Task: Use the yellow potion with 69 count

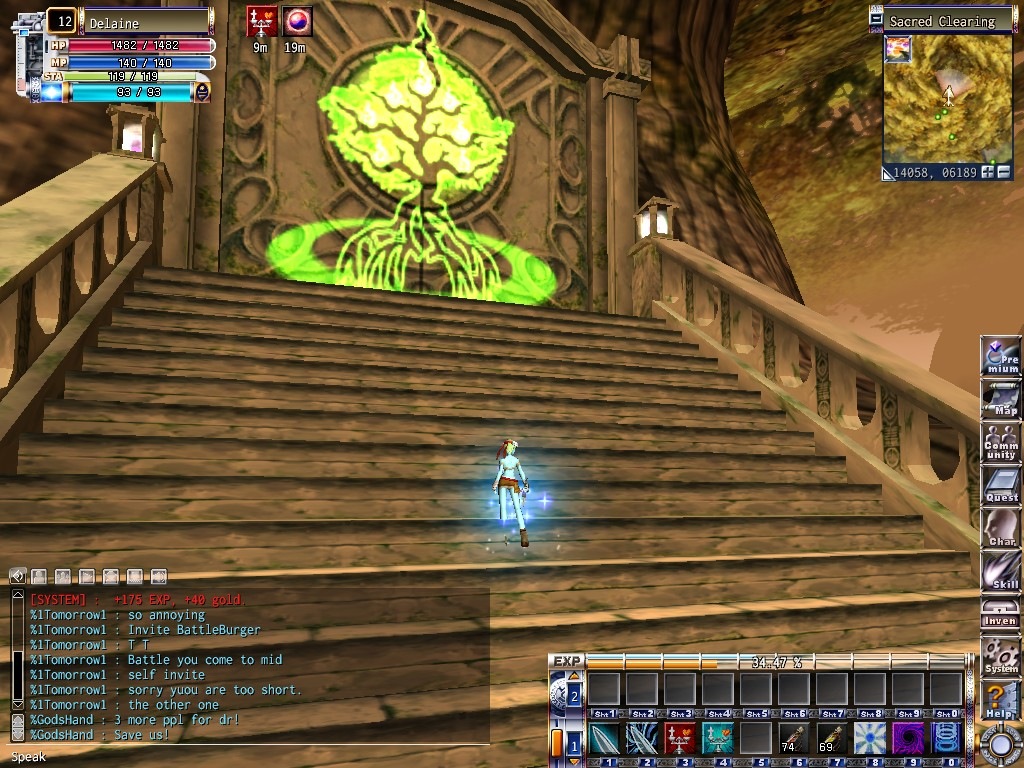Action: [x=831, y=739]
